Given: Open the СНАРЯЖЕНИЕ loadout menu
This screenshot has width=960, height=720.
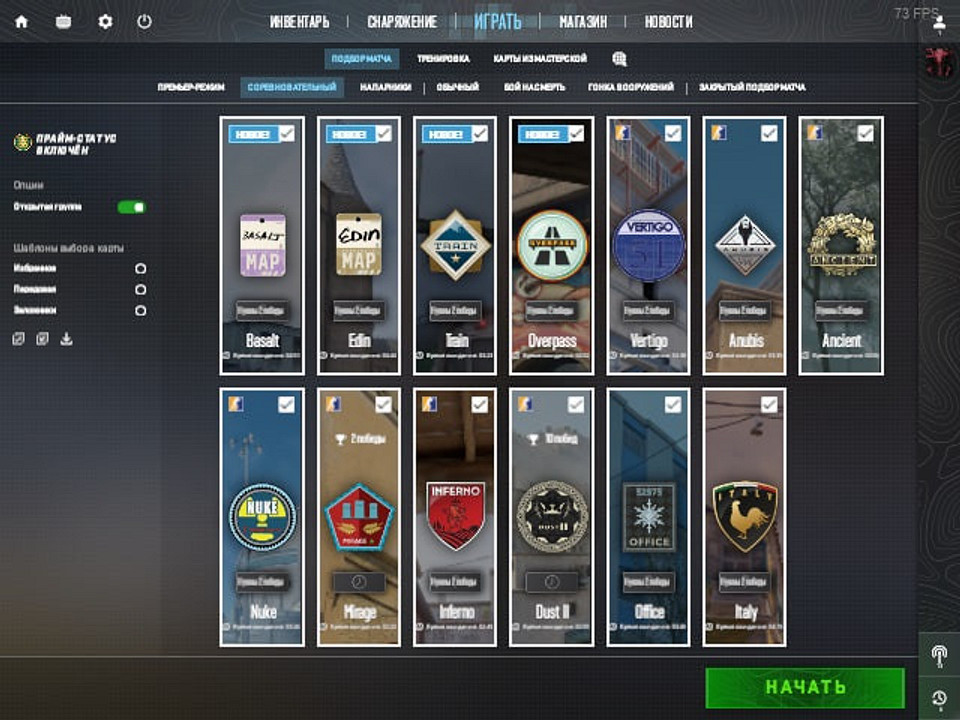Looking at the screenshot, I should 402,21.
